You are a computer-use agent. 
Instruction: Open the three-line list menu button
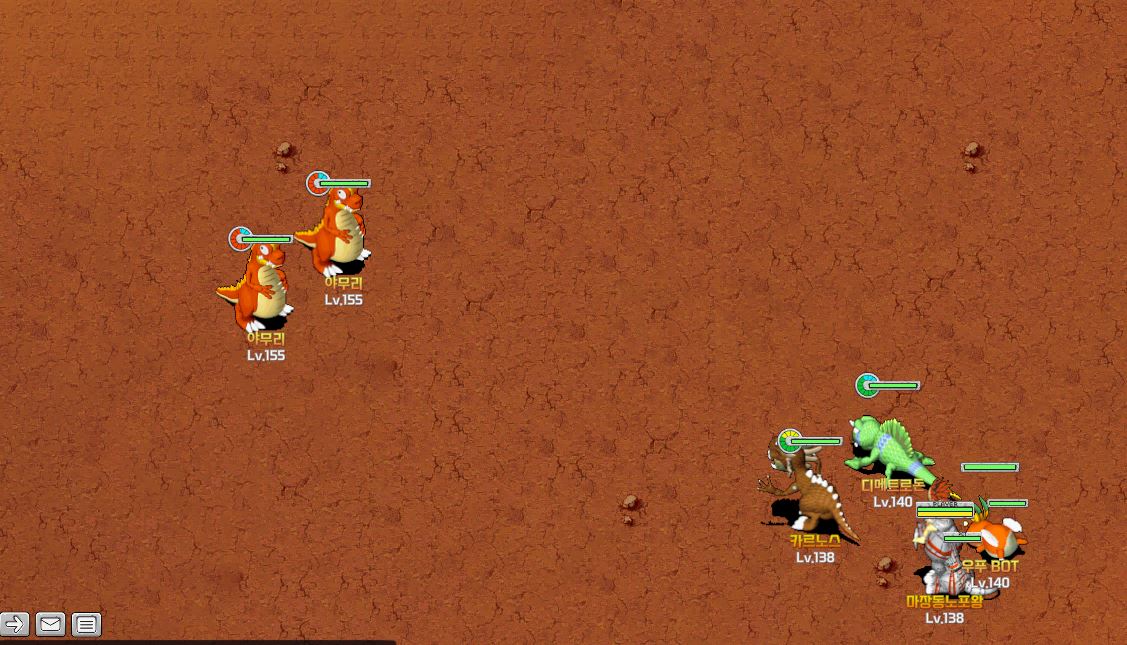(x=87, y=625)
